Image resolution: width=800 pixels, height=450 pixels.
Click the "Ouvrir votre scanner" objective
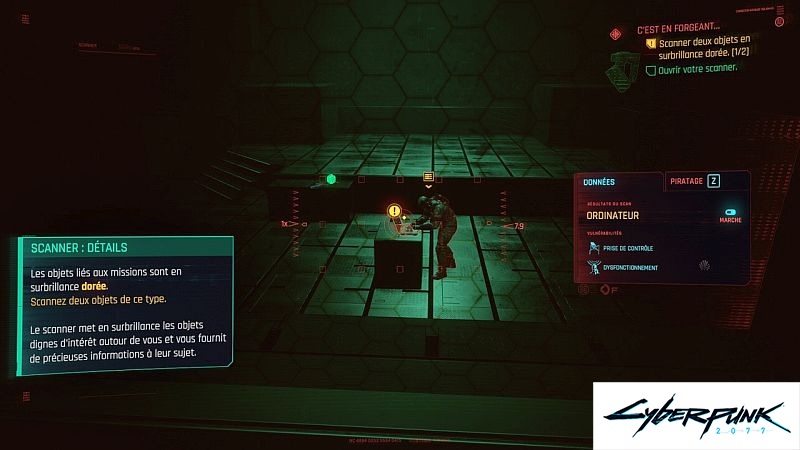pyautogui.click(x=697, y=69)
